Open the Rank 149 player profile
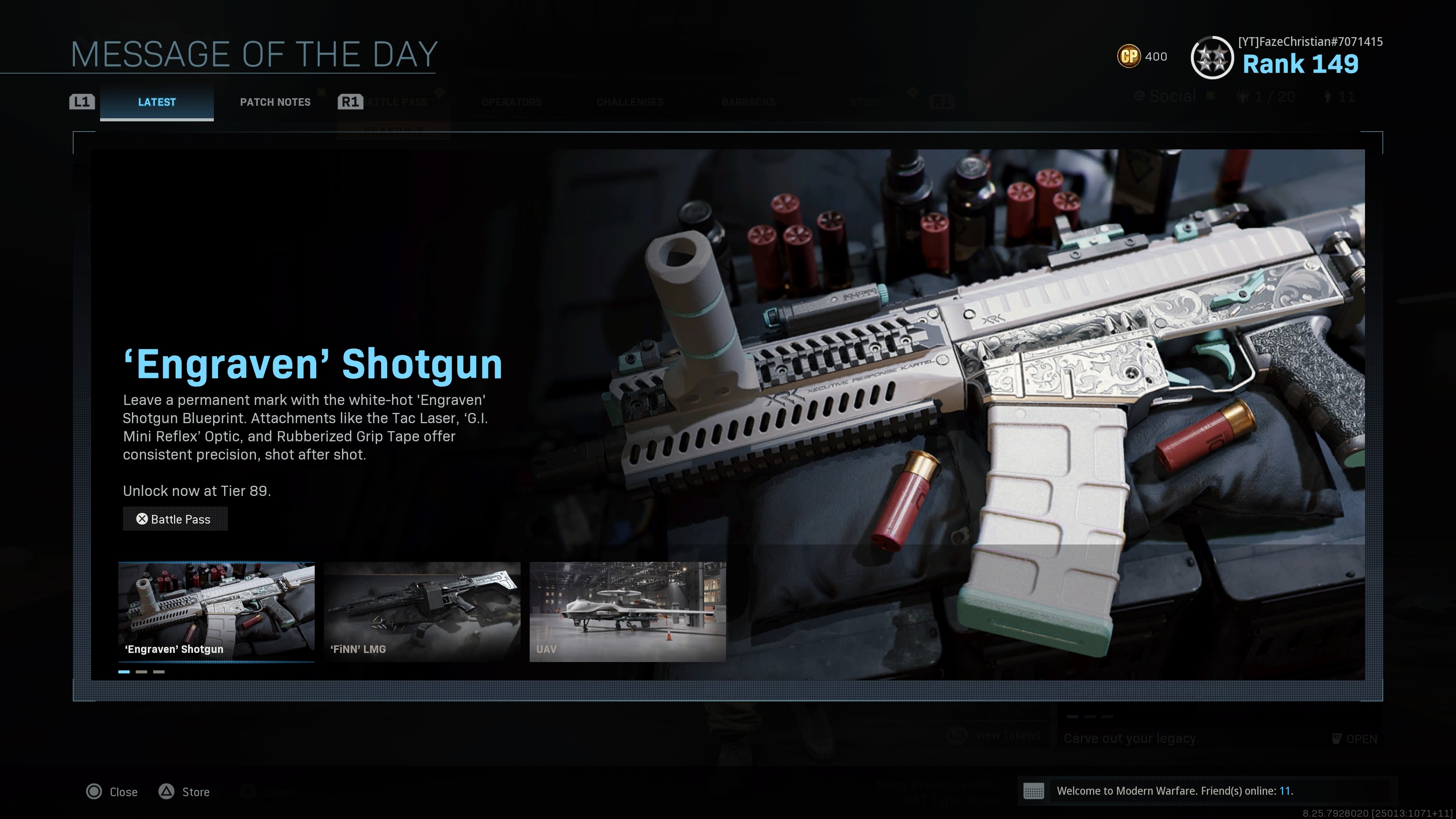Image resolution: width=1456 pixels, height=819 pixels. coord(1299,64)
